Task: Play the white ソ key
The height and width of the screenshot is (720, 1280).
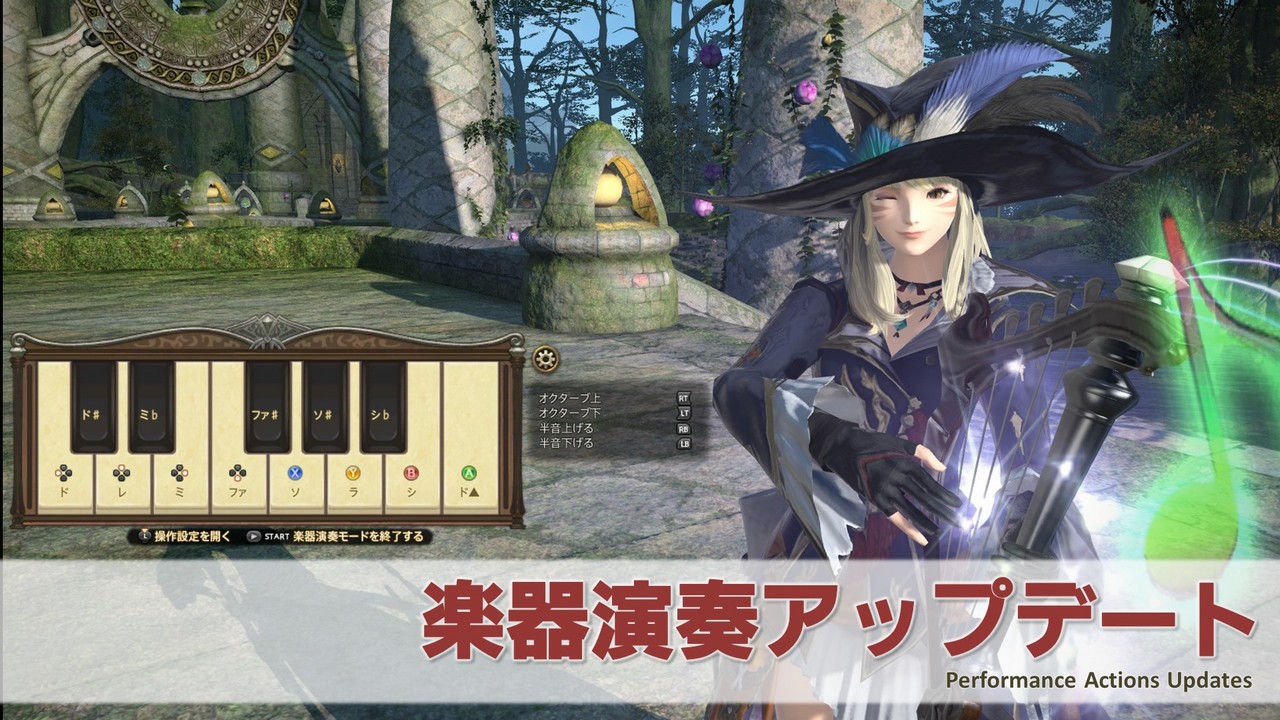Action: pyautogui.click(x=296, y=483)
